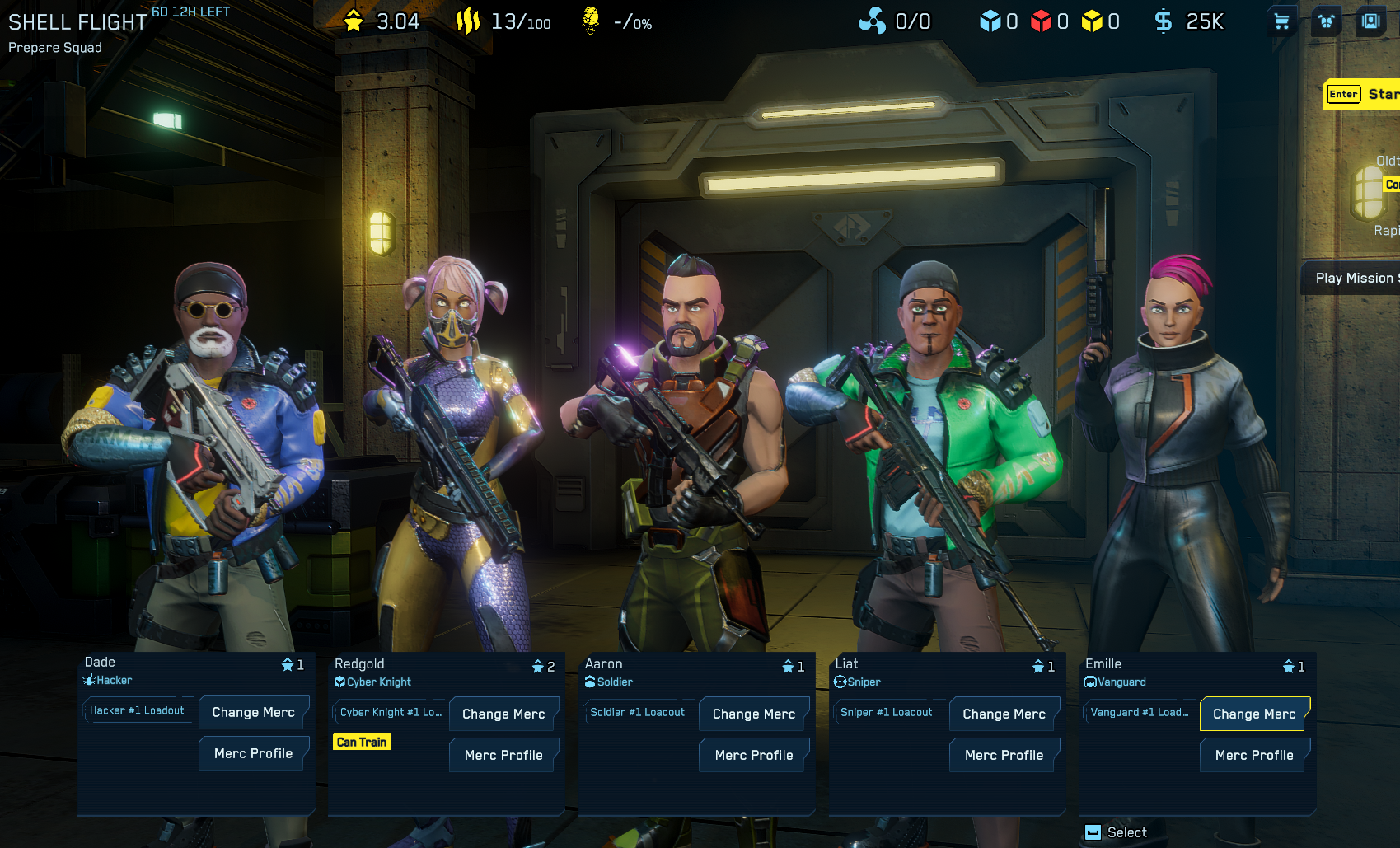Change the merc in Liat's slot

tap(1004, 714)
